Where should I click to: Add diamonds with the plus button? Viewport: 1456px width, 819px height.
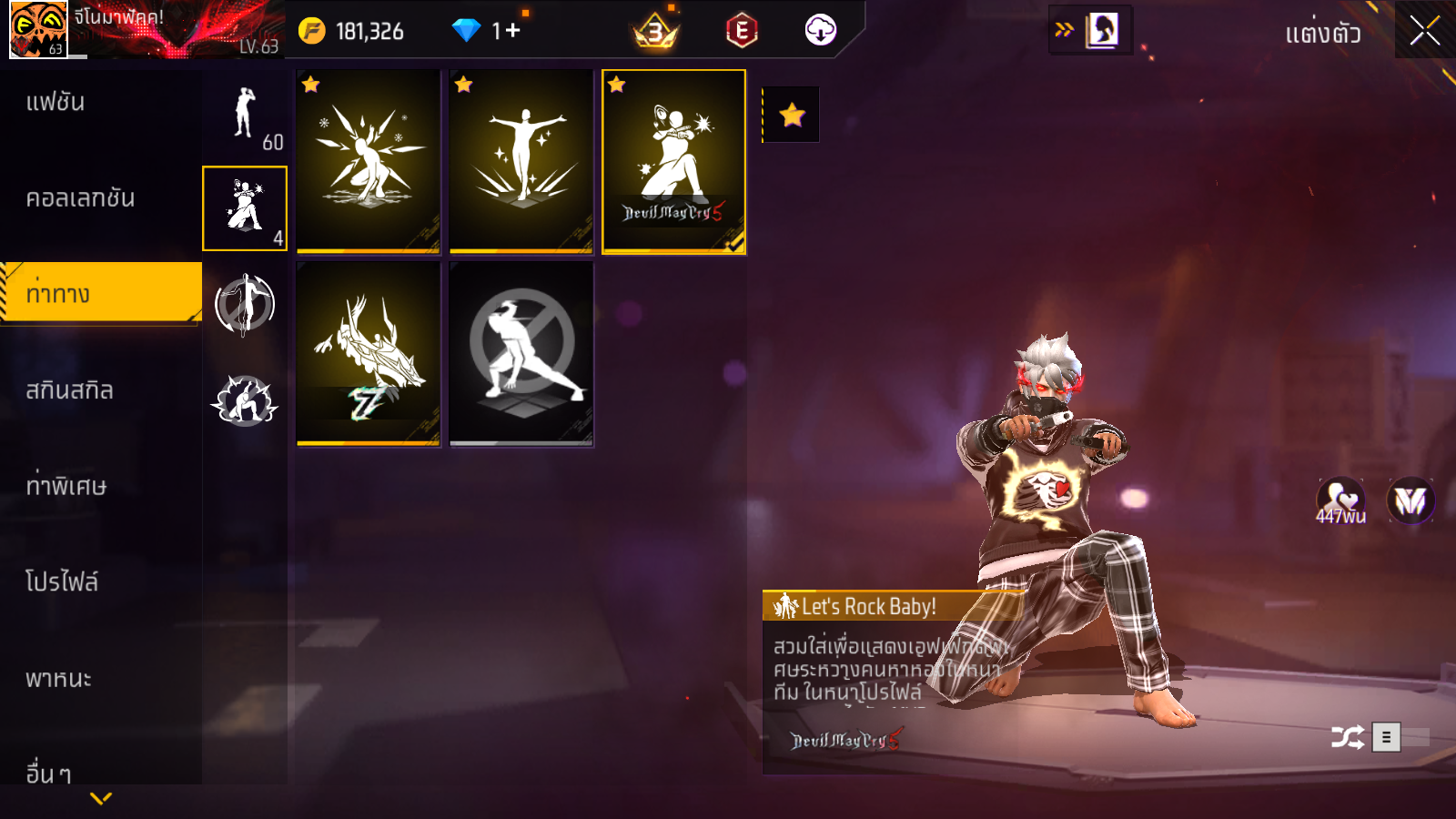click(512, 31)
